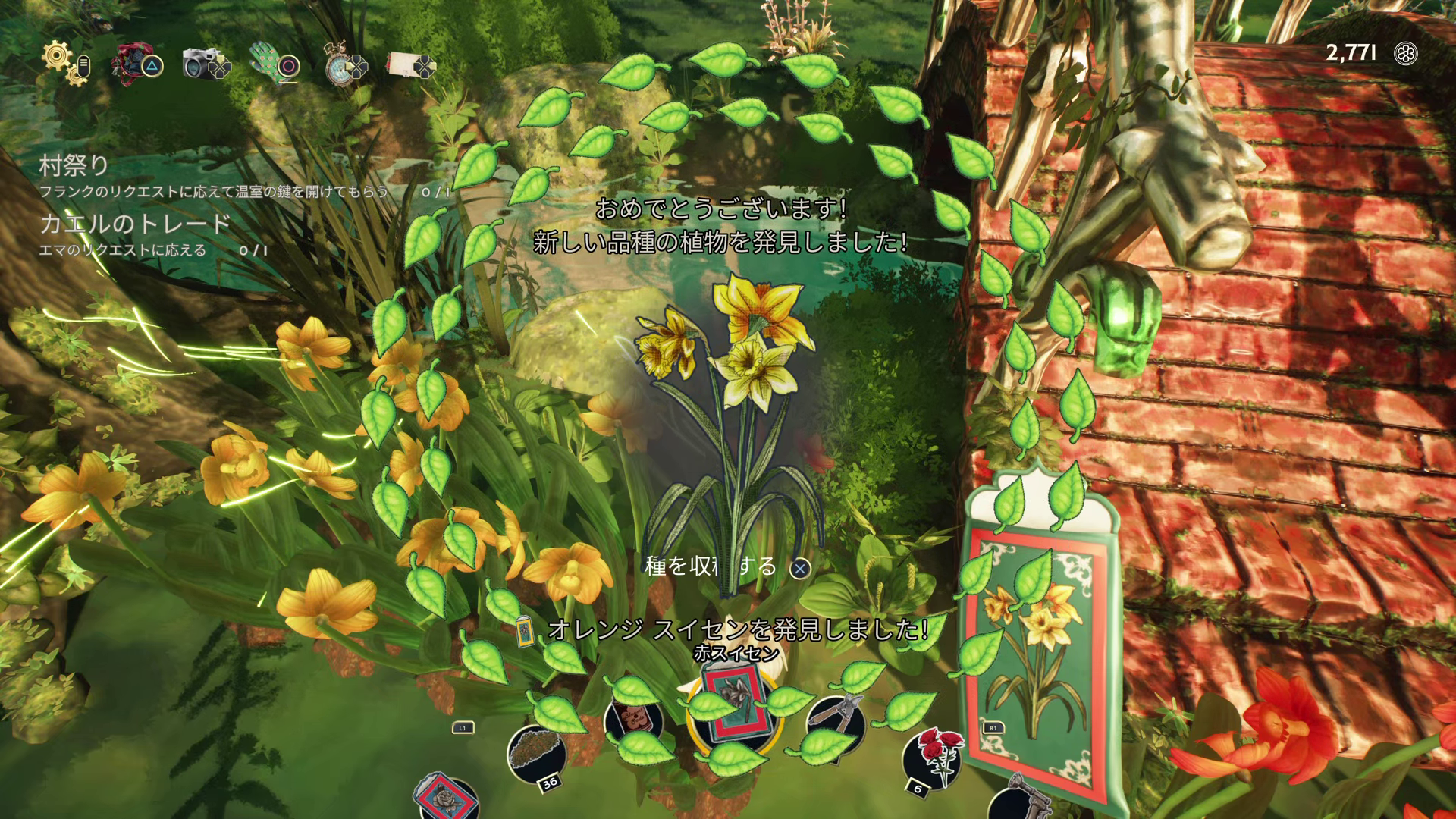Select the 村祭り quest tracker entry
The width and height of the screenshot is (1456, 819).
pyautogui.click(x=74, y=165)
